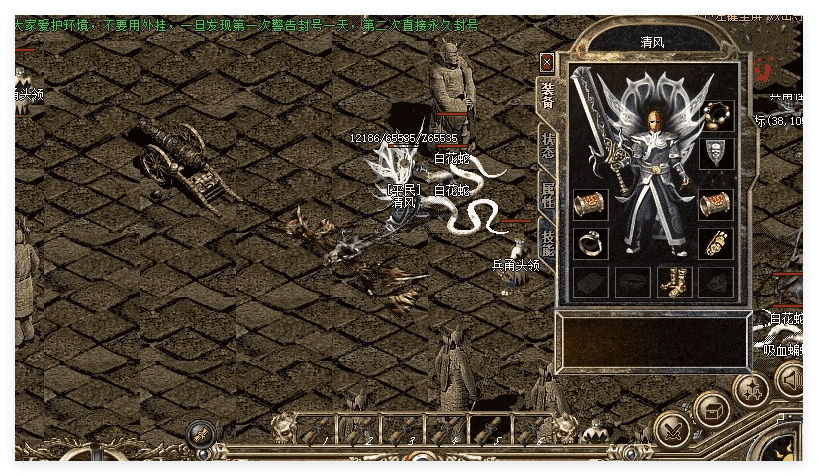Select the left bracelet slot
Viewport: 818px width, 476px height.
(589, 204)
